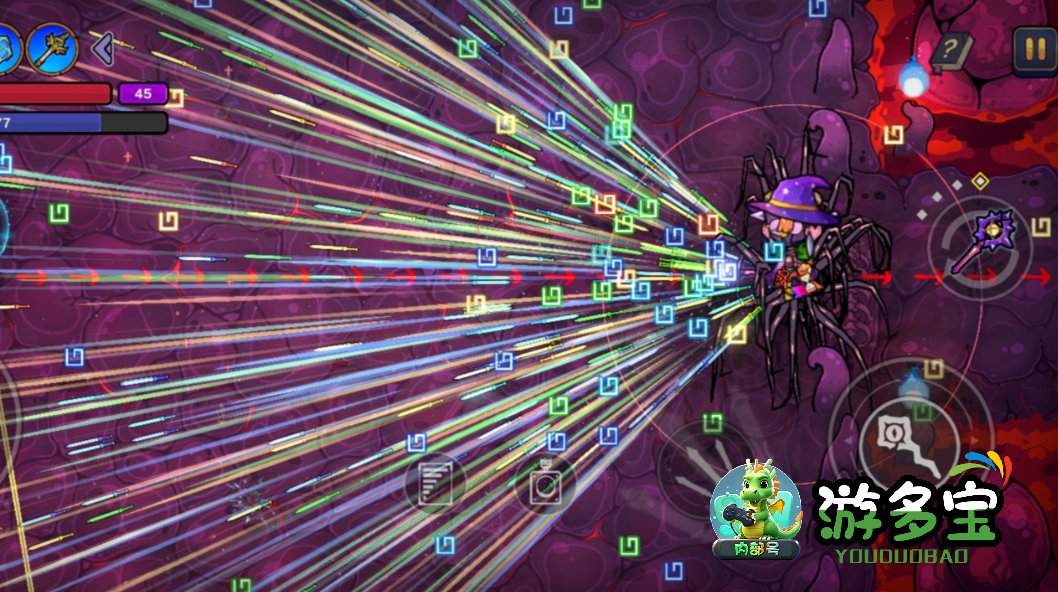
Task: Tap the stopwatch button
Action: coord(545,485)
